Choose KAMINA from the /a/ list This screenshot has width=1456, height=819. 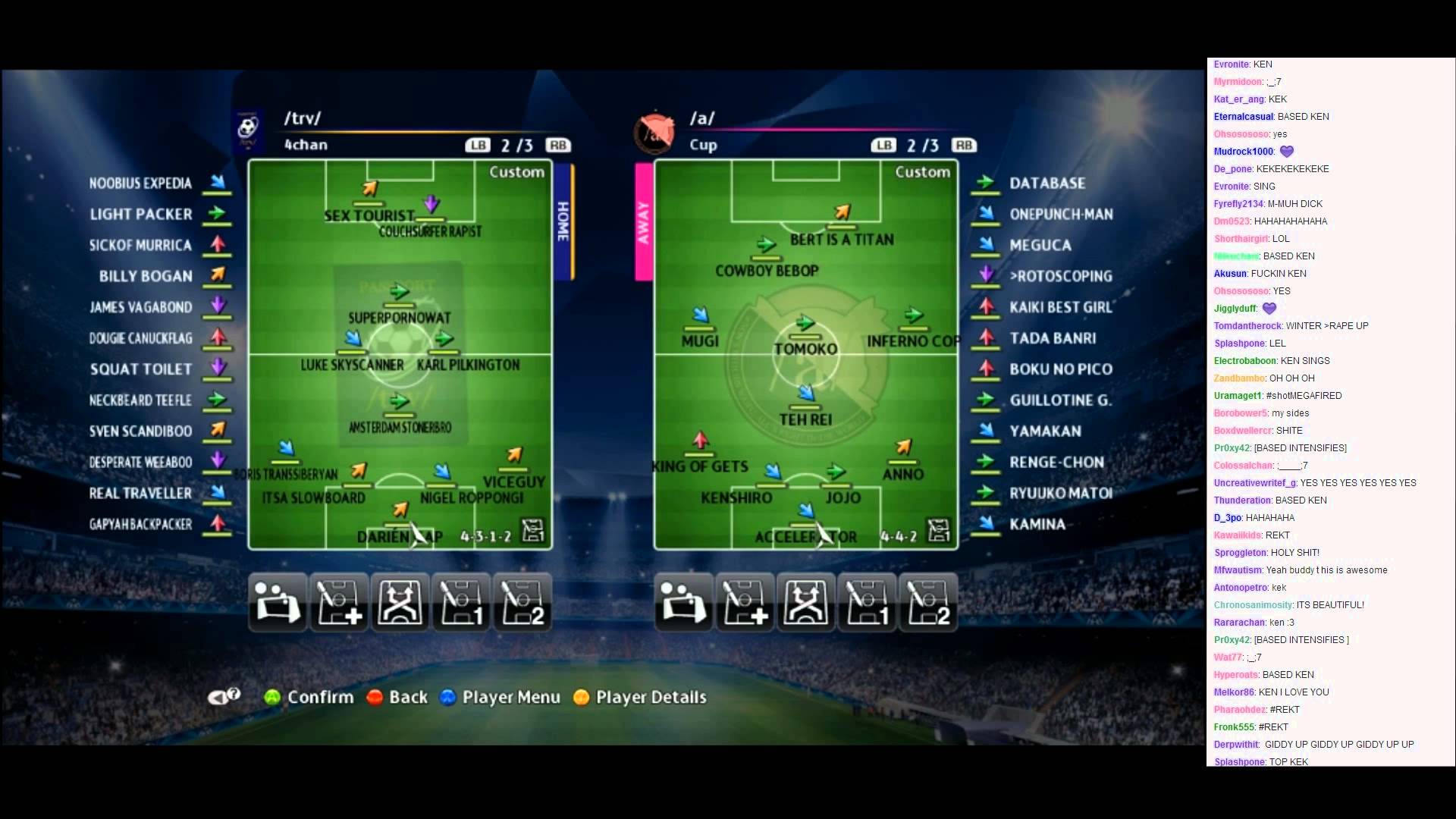(1037, 524)
